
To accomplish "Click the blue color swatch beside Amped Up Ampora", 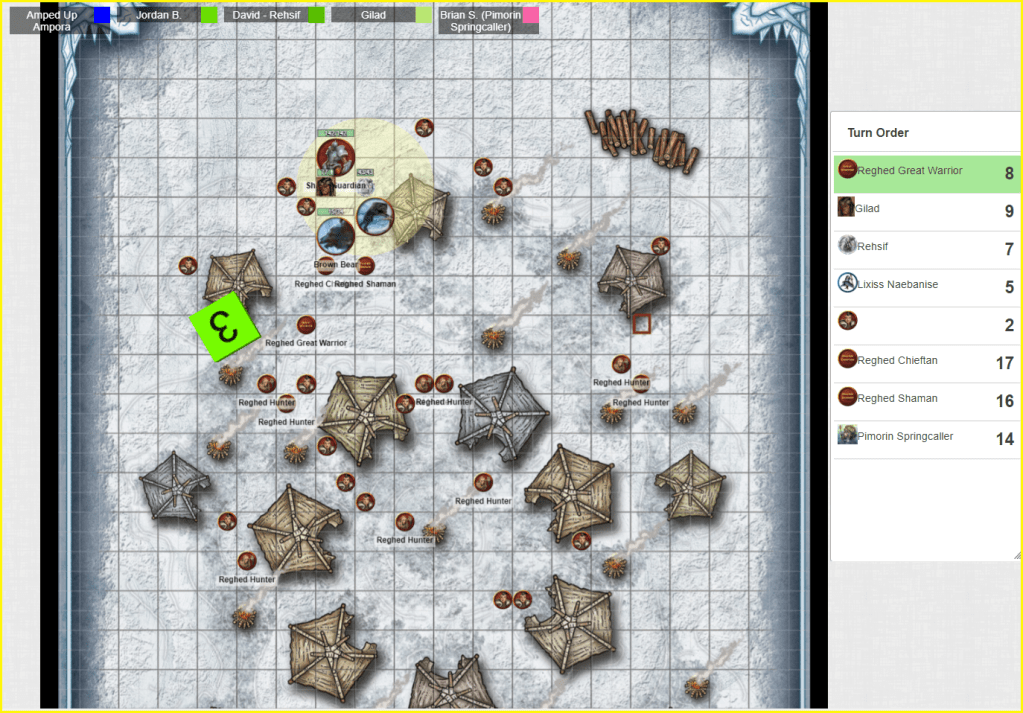I will coord(102,15).
